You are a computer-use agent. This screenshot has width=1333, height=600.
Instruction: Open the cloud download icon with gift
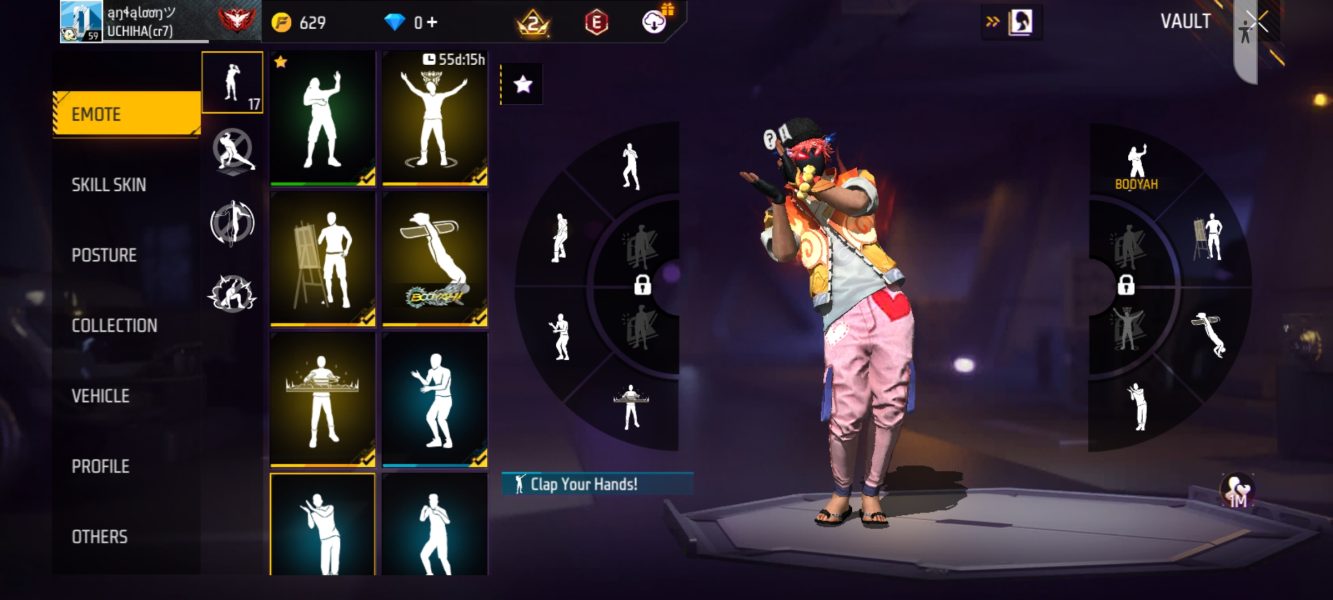(656, 21)
